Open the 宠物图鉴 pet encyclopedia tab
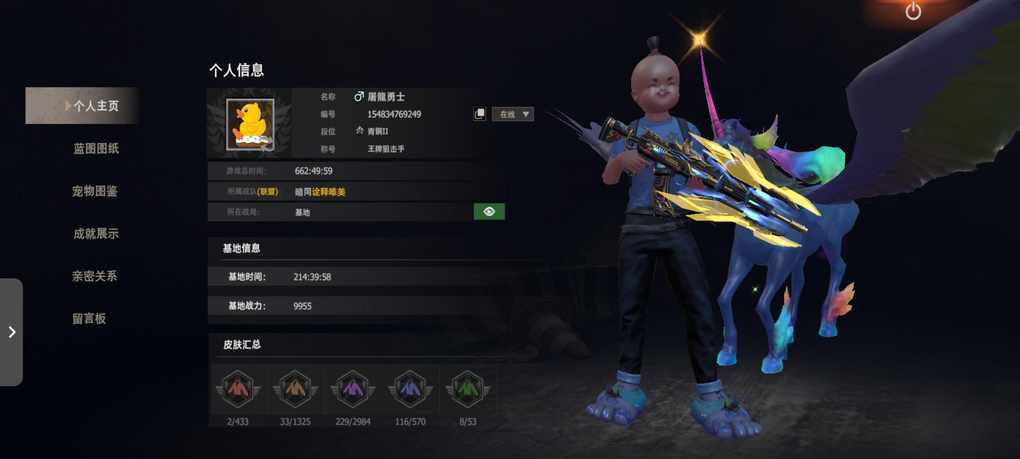The image size is (1020, 459). pos(95,191)
